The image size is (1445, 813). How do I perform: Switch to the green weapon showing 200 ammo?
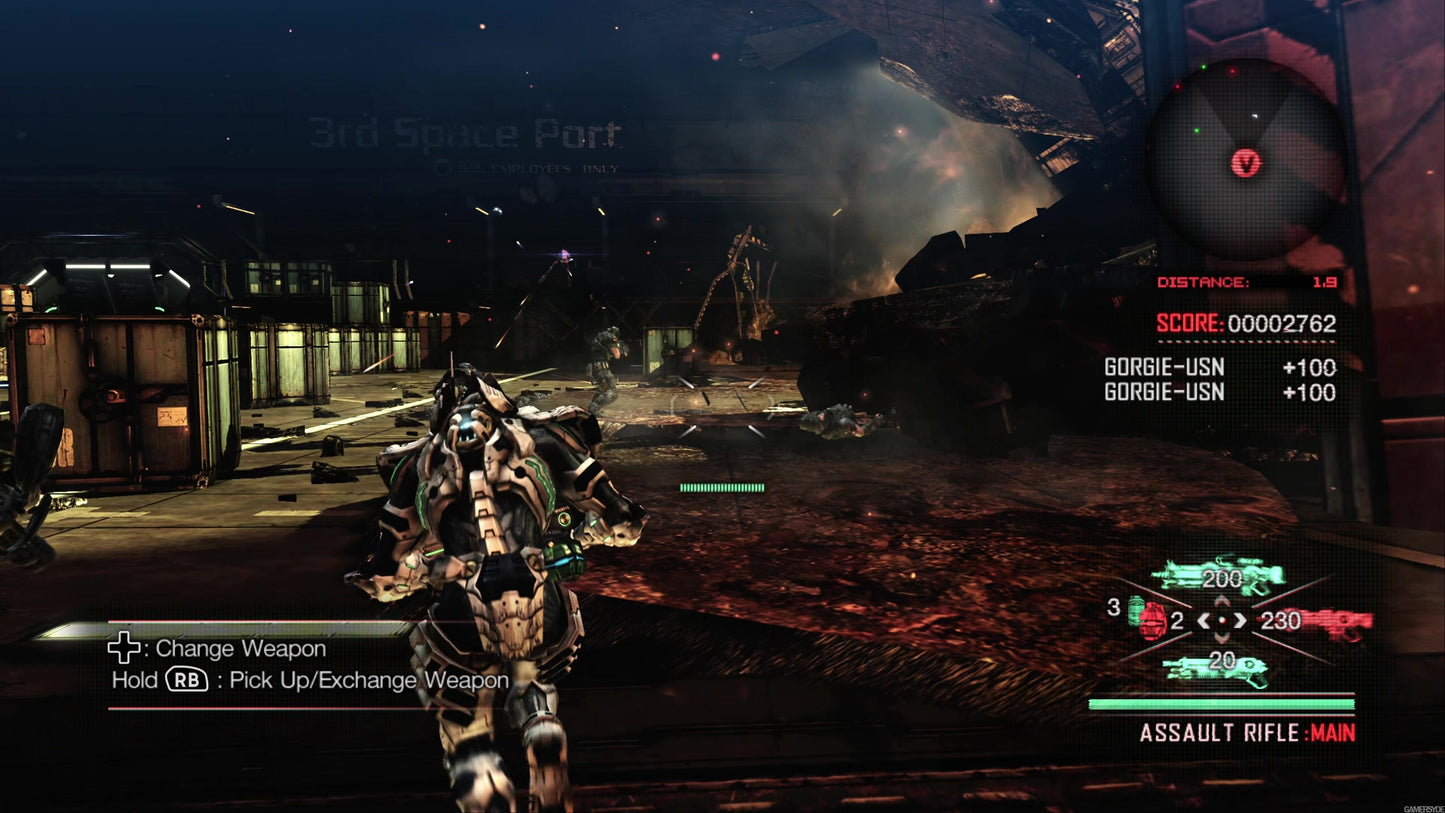tap(1220, 576)
